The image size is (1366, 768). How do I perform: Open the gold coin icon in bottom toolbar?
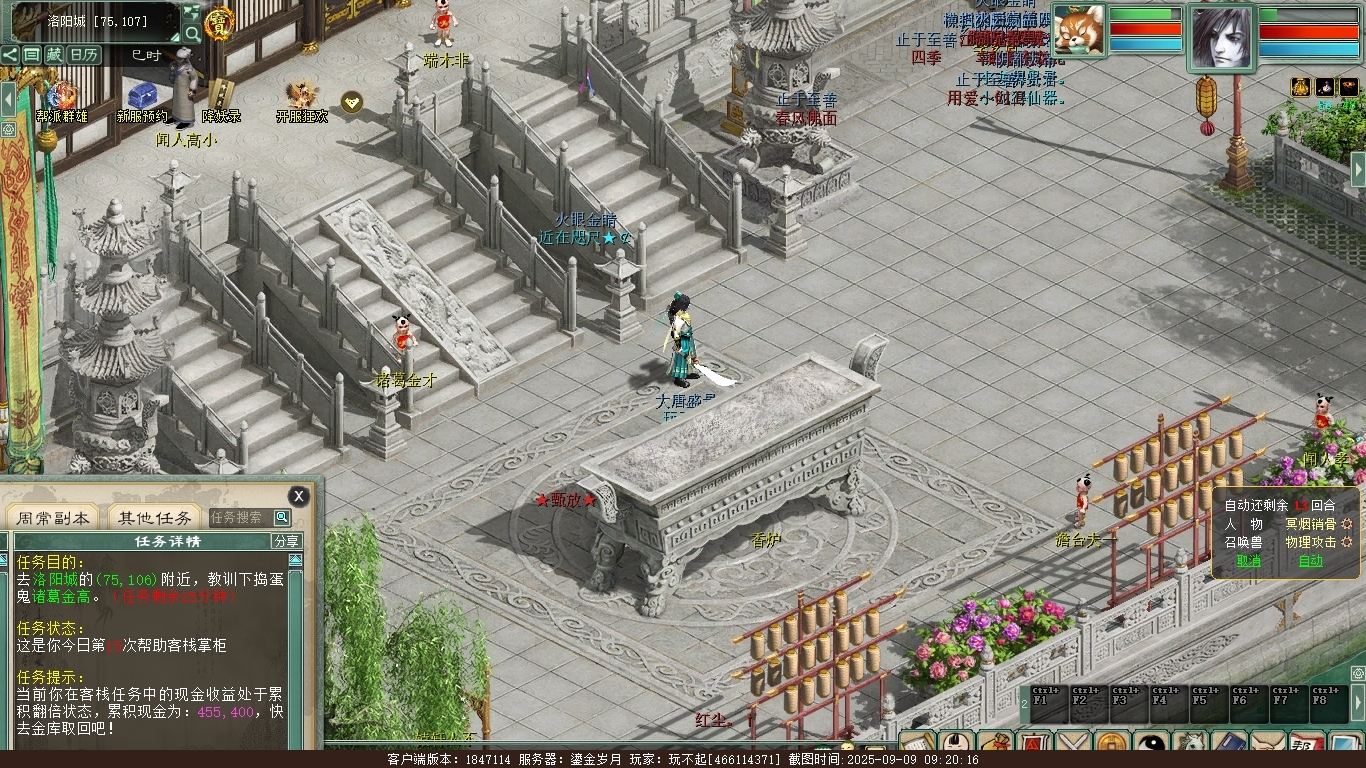(x=1113, y=746)
